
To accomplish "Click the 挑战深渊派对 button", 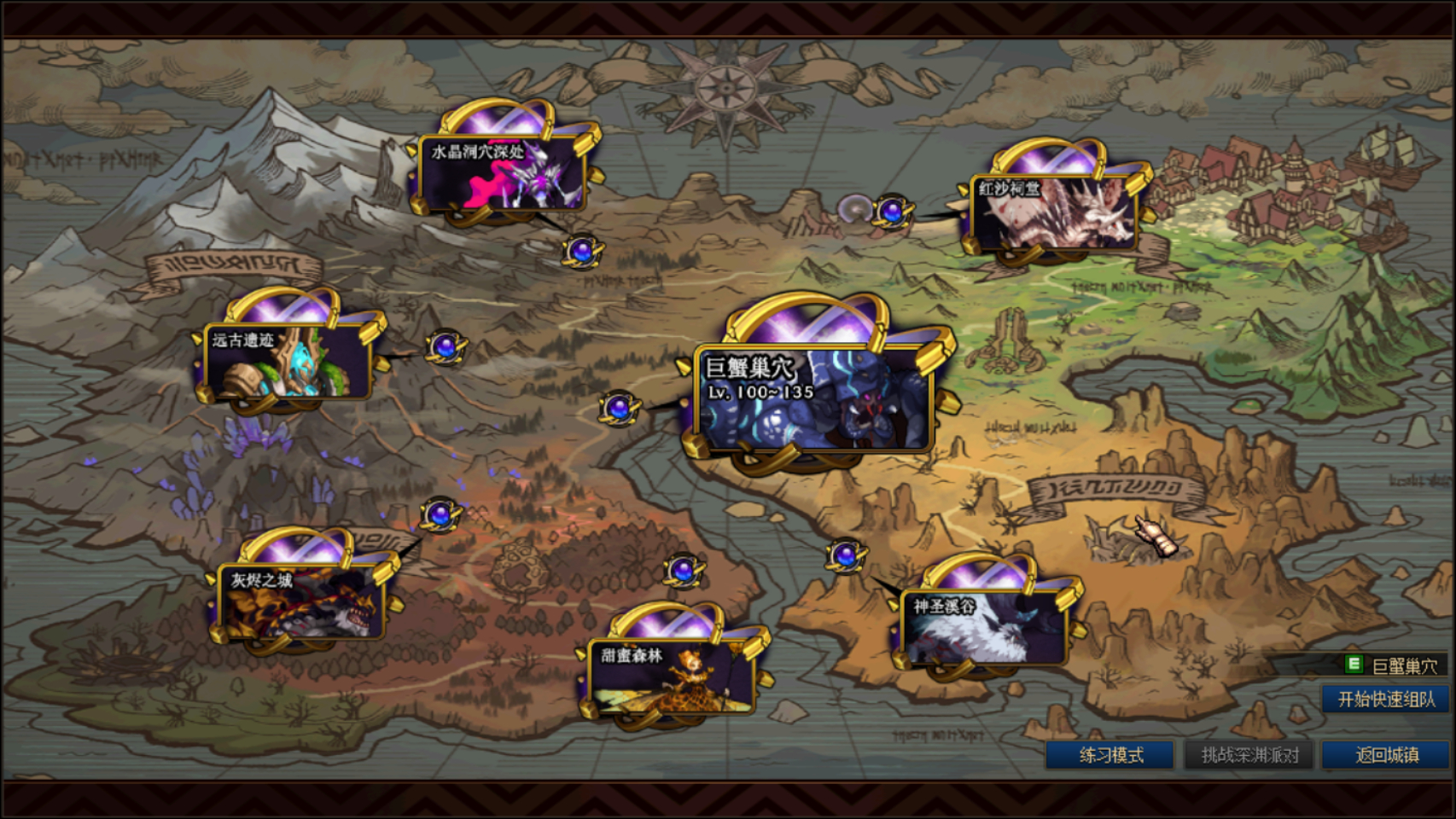I will coord(1249,755).
